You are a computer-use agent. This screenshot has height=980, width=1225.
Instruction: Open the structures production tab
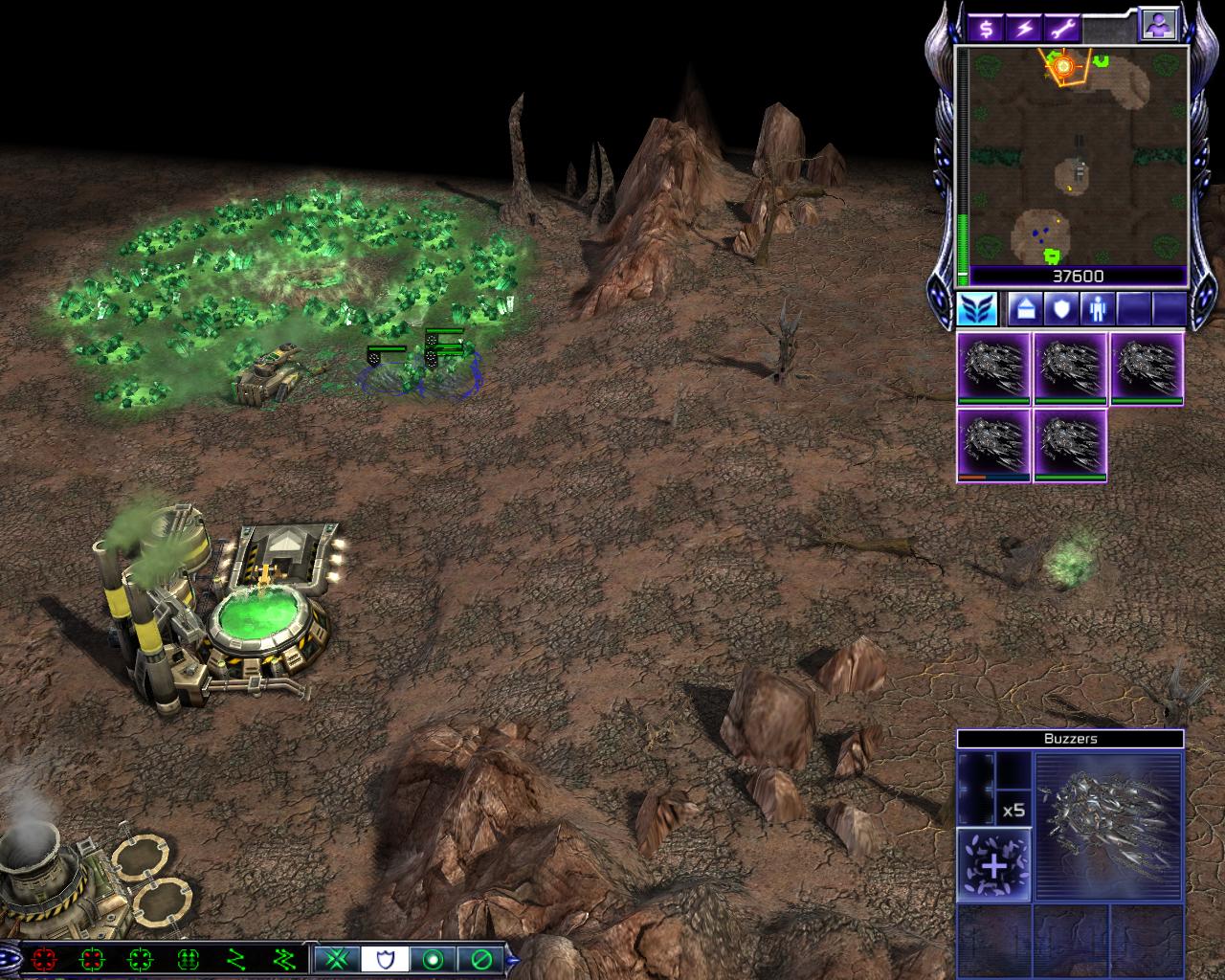(x=1024, y=309)
